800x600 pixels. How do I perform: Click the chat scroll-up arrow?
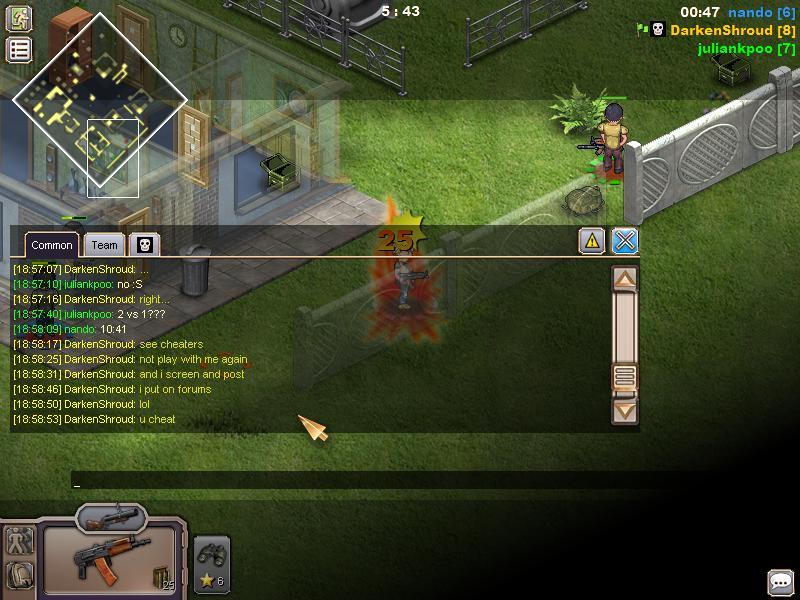[625, 279]
